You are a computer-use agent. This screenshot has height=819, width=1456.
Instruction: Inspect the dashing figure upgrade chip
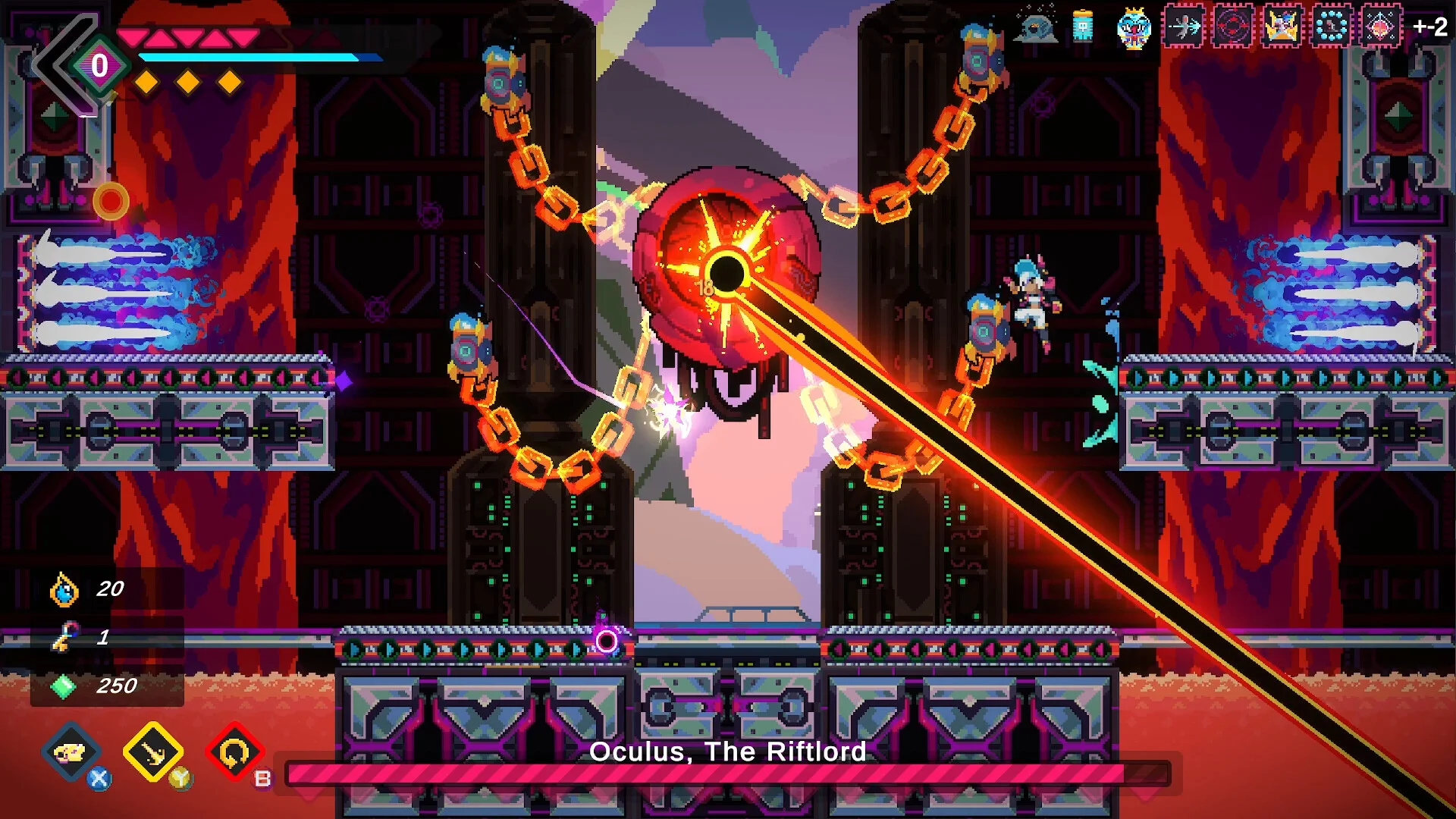point(1184,27)
